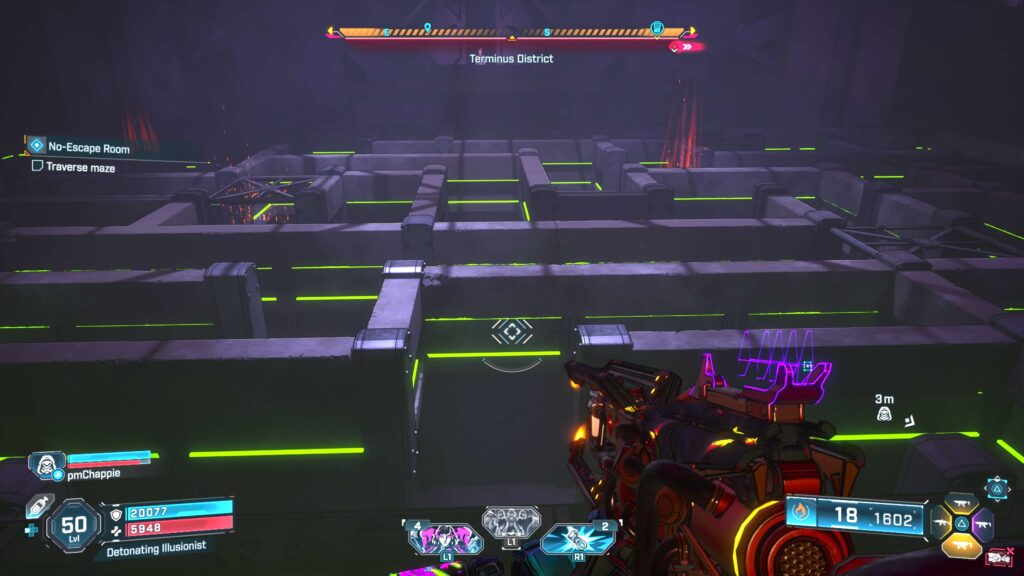Use the repair kit syringe icon

(x=35, y=507)
